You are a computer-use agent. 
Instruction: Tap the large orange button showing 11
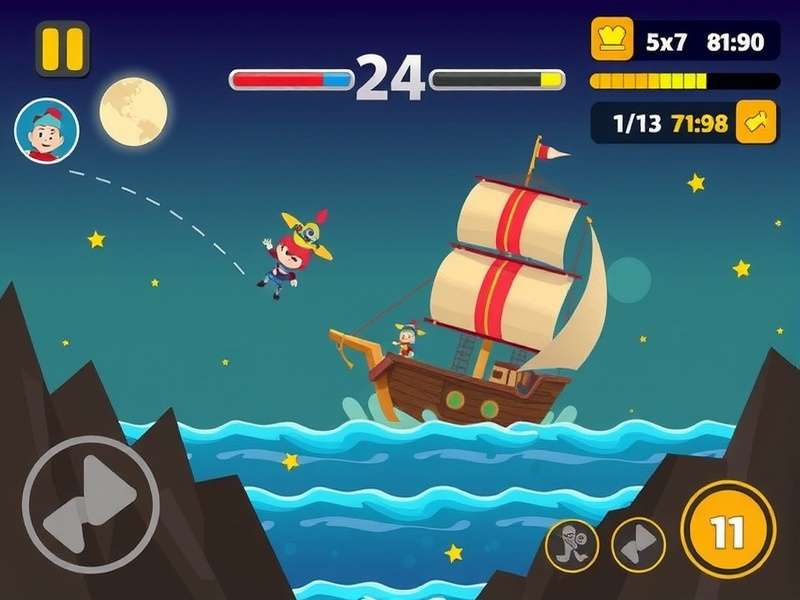728,530
